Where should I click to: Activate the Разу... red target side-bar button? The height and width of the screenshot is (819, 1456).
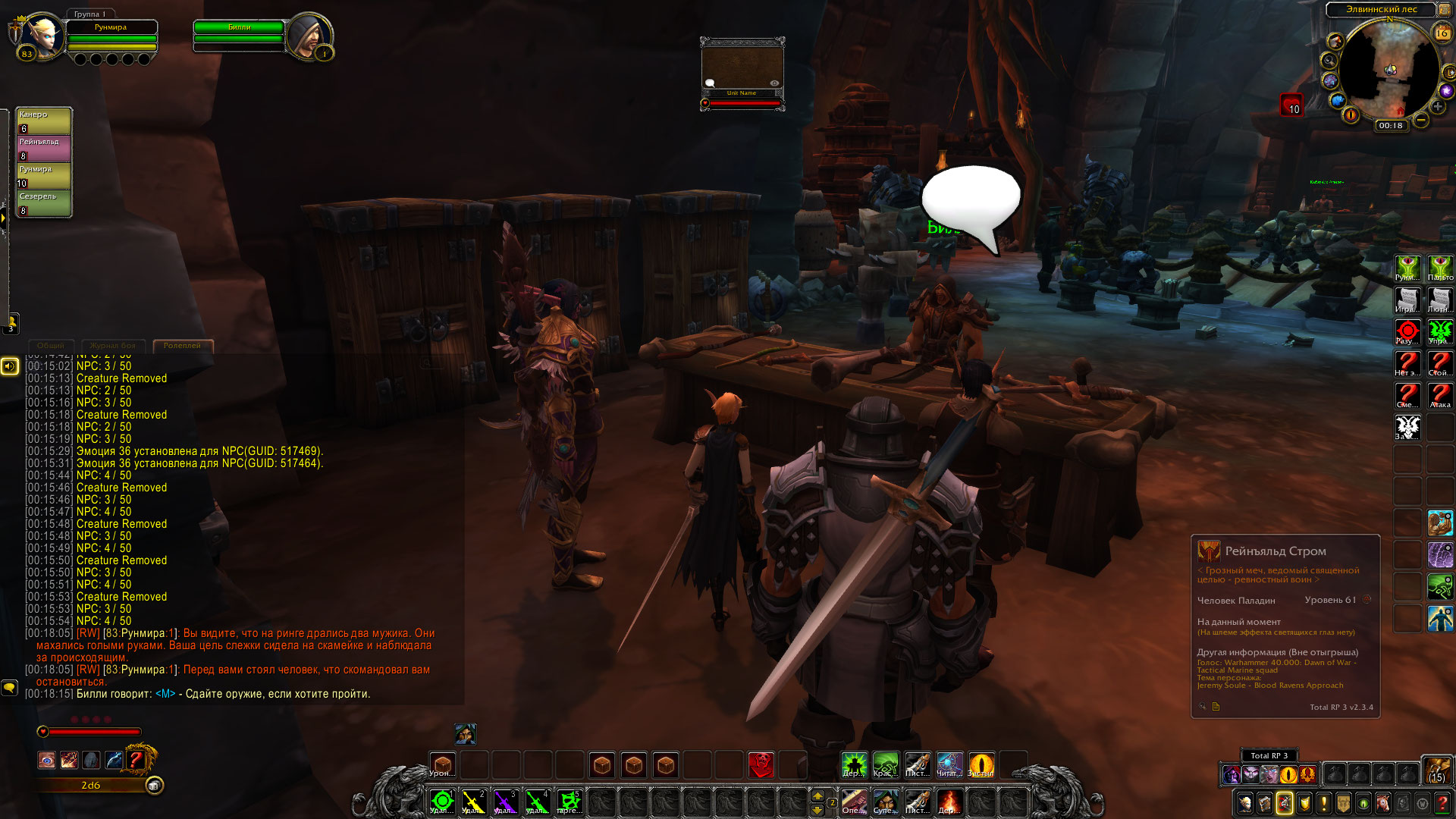tap(1407, 331)
